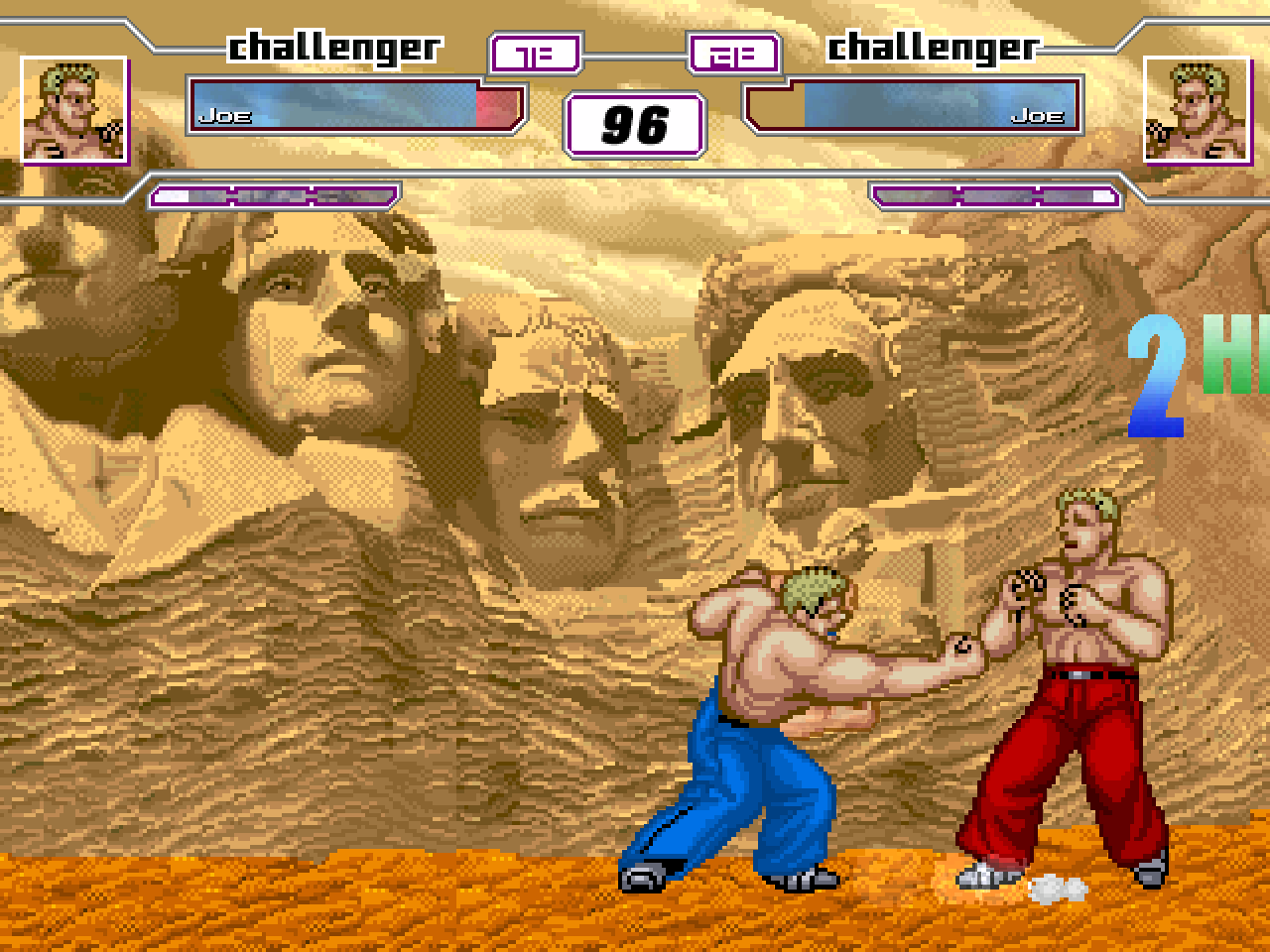Click the Joe name on right health bar
1270x952 pixels.
(1038, 116)
